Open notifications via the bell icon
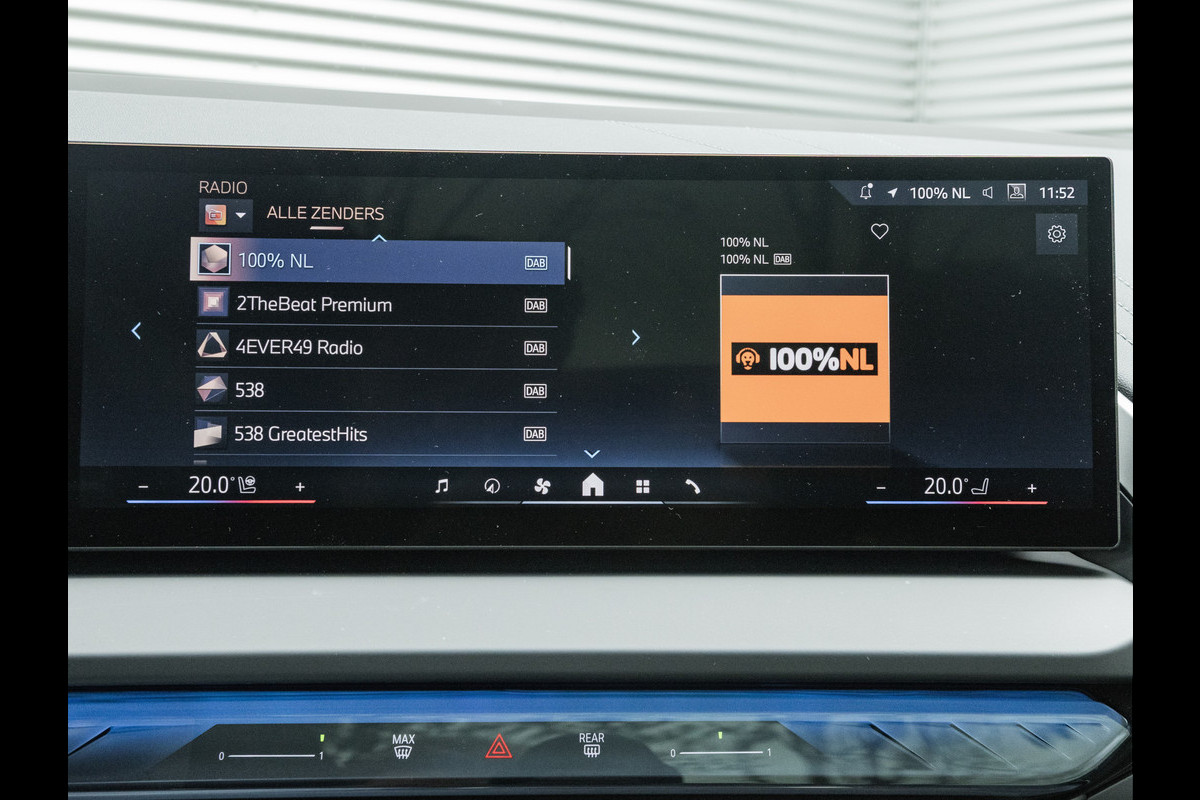The image size is (1200, 800). pos(865,192)
